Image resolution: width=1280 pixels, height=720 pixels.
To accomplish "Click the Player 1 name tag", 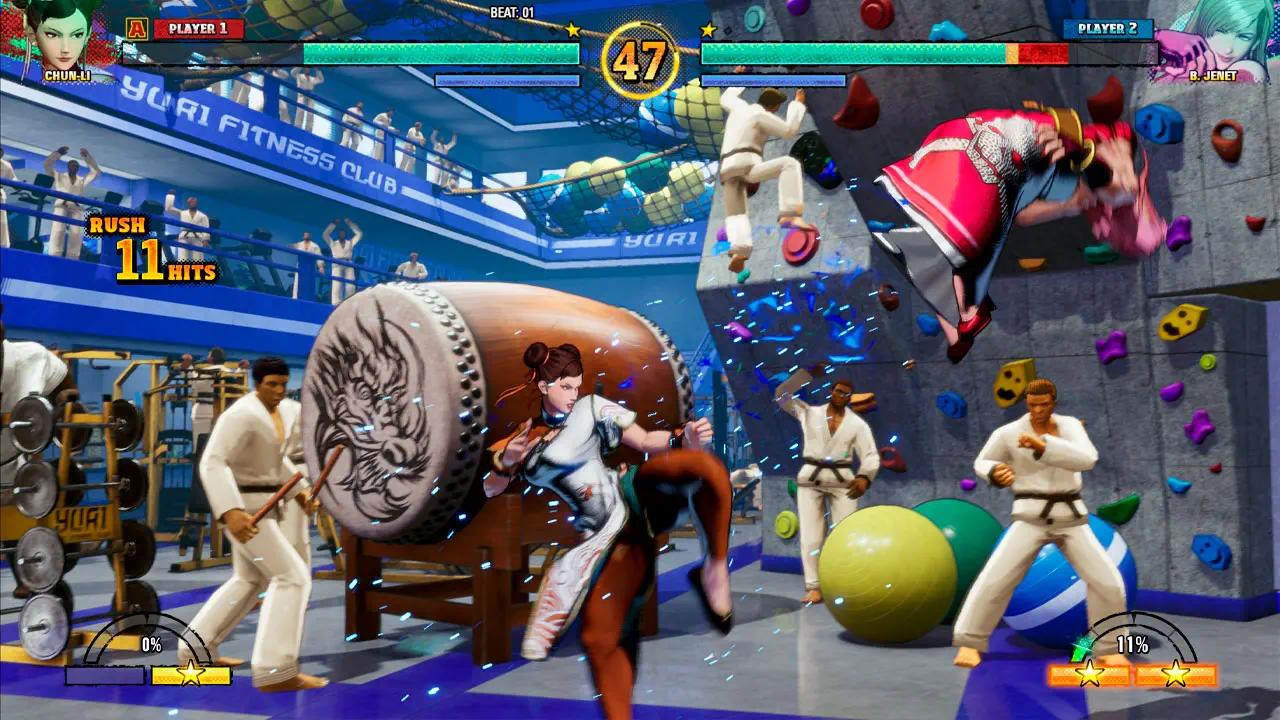I will (198, 28).
